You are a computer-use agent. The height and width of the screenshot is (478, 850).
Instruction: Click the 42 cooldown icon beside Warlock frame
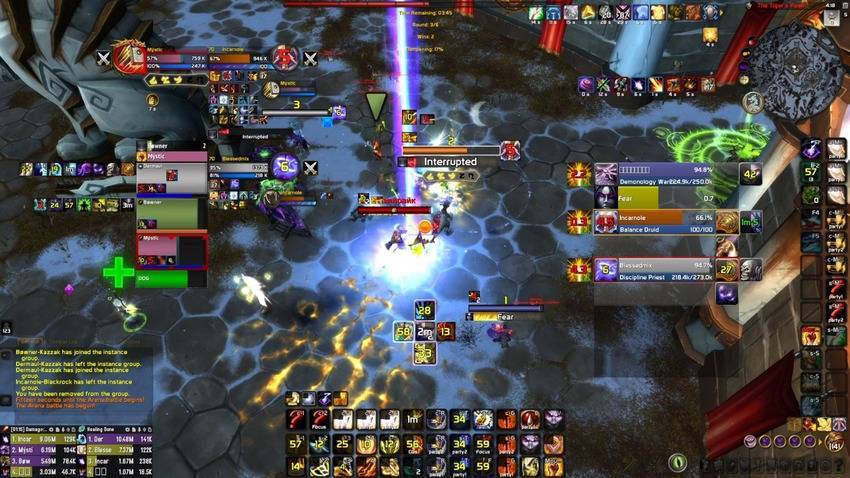pyautogui.click(x=750, y=174)
